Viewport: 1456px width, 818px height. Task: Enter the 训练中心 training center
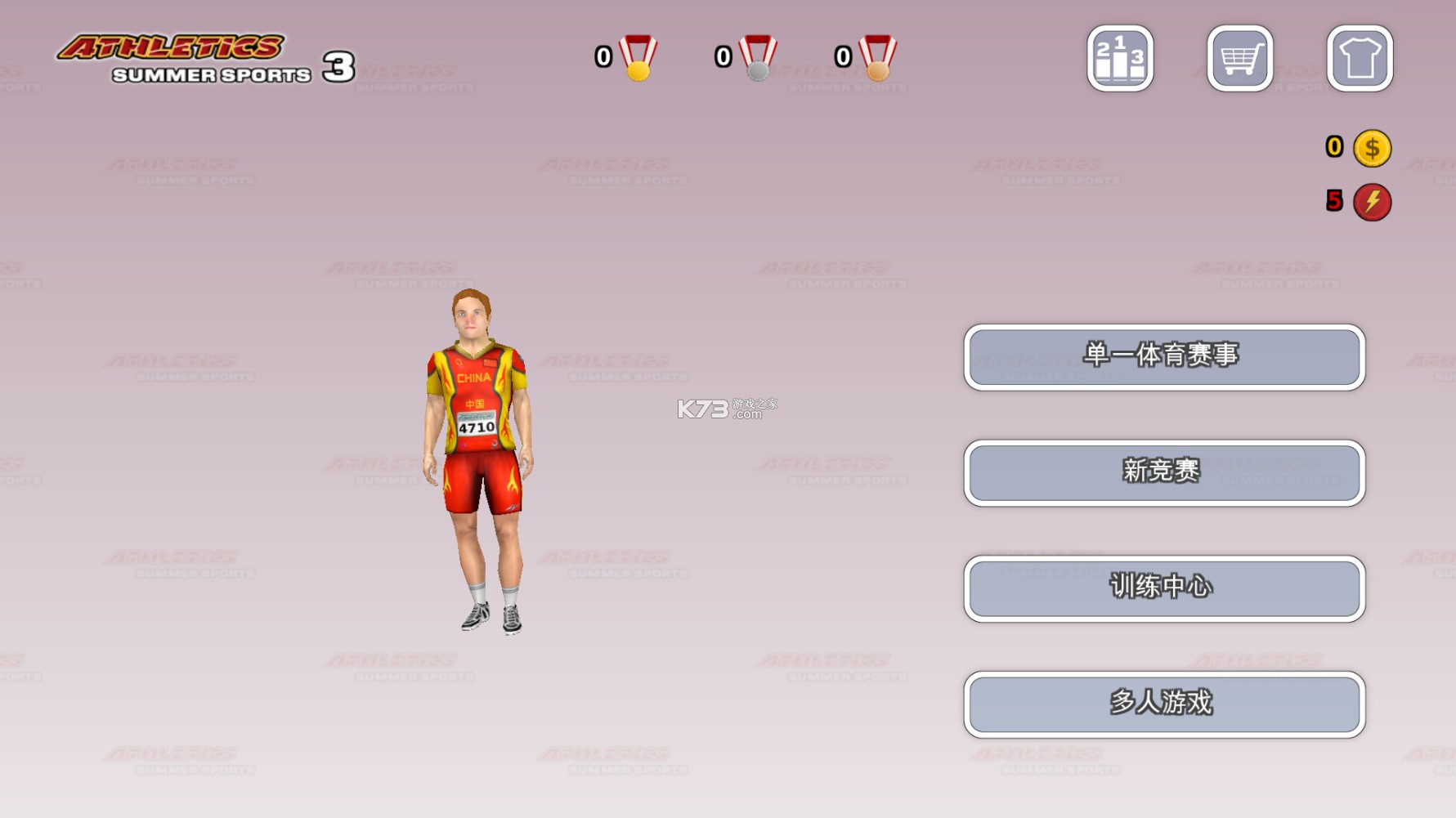1164,588
